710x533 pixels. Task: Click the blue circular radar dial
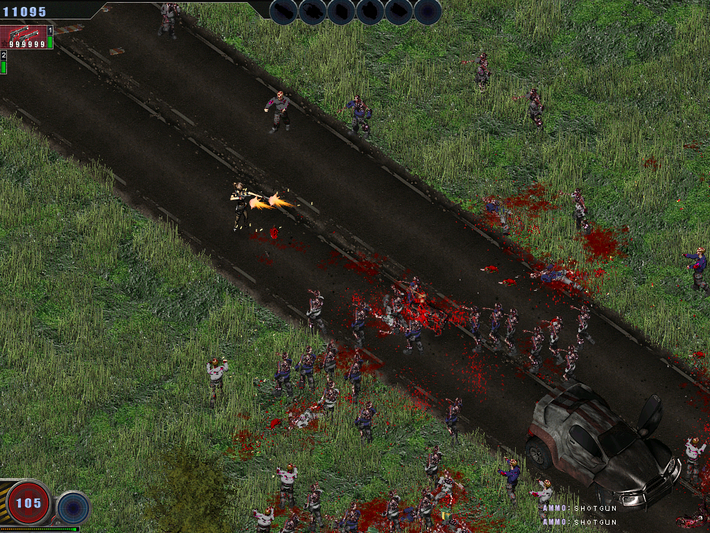(73, 507)
